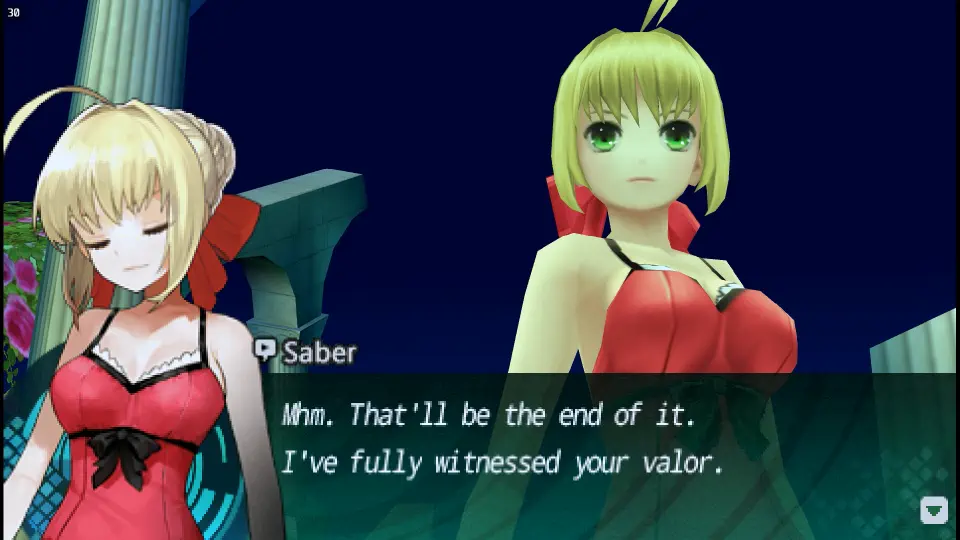960x540 pixels.
Task: Advance dialogue with the down-arrow button
Action: coord(933,510)
